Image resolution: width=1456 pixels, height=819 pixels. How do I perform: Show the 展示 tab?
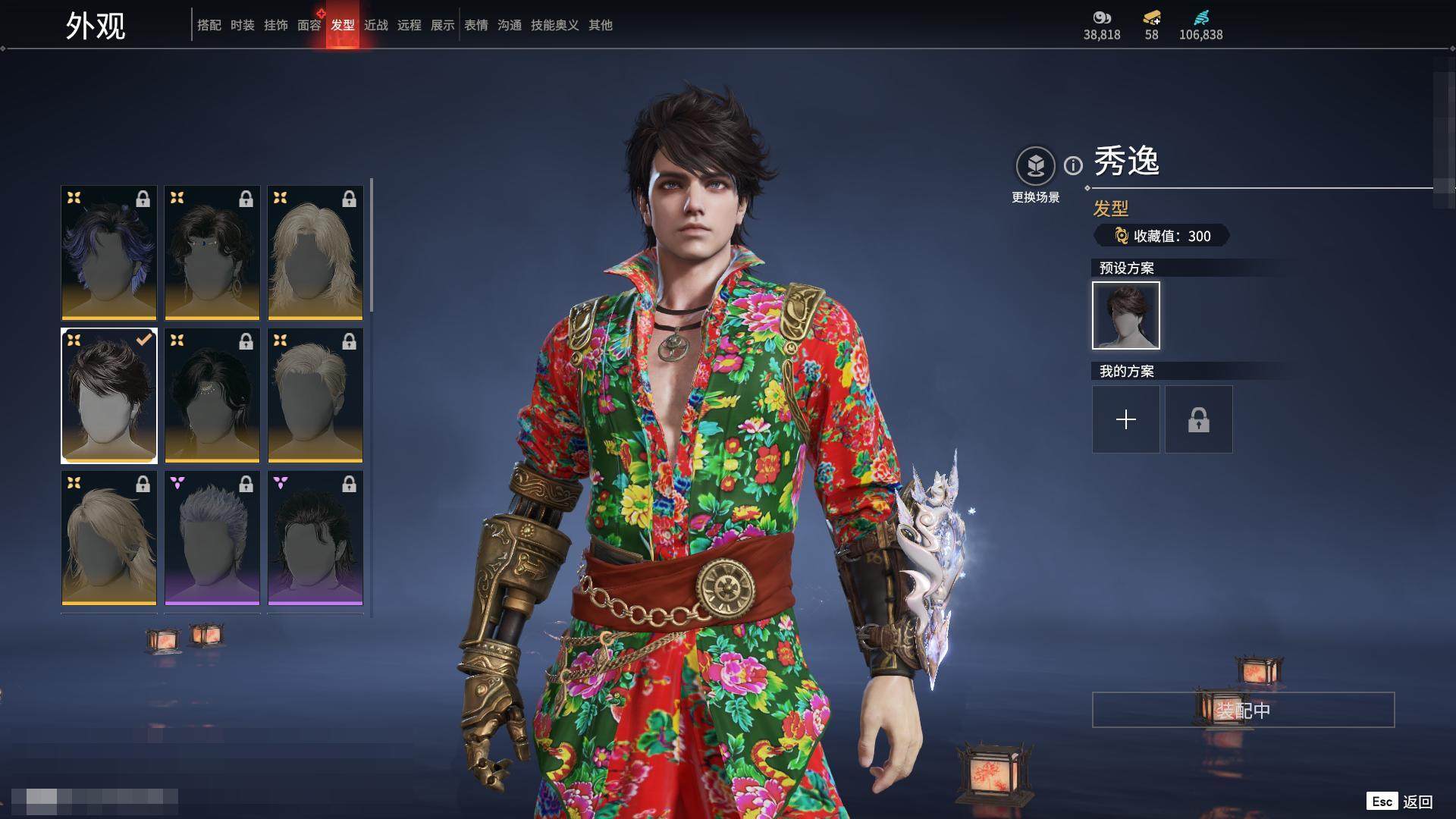(x=442, y=25)
